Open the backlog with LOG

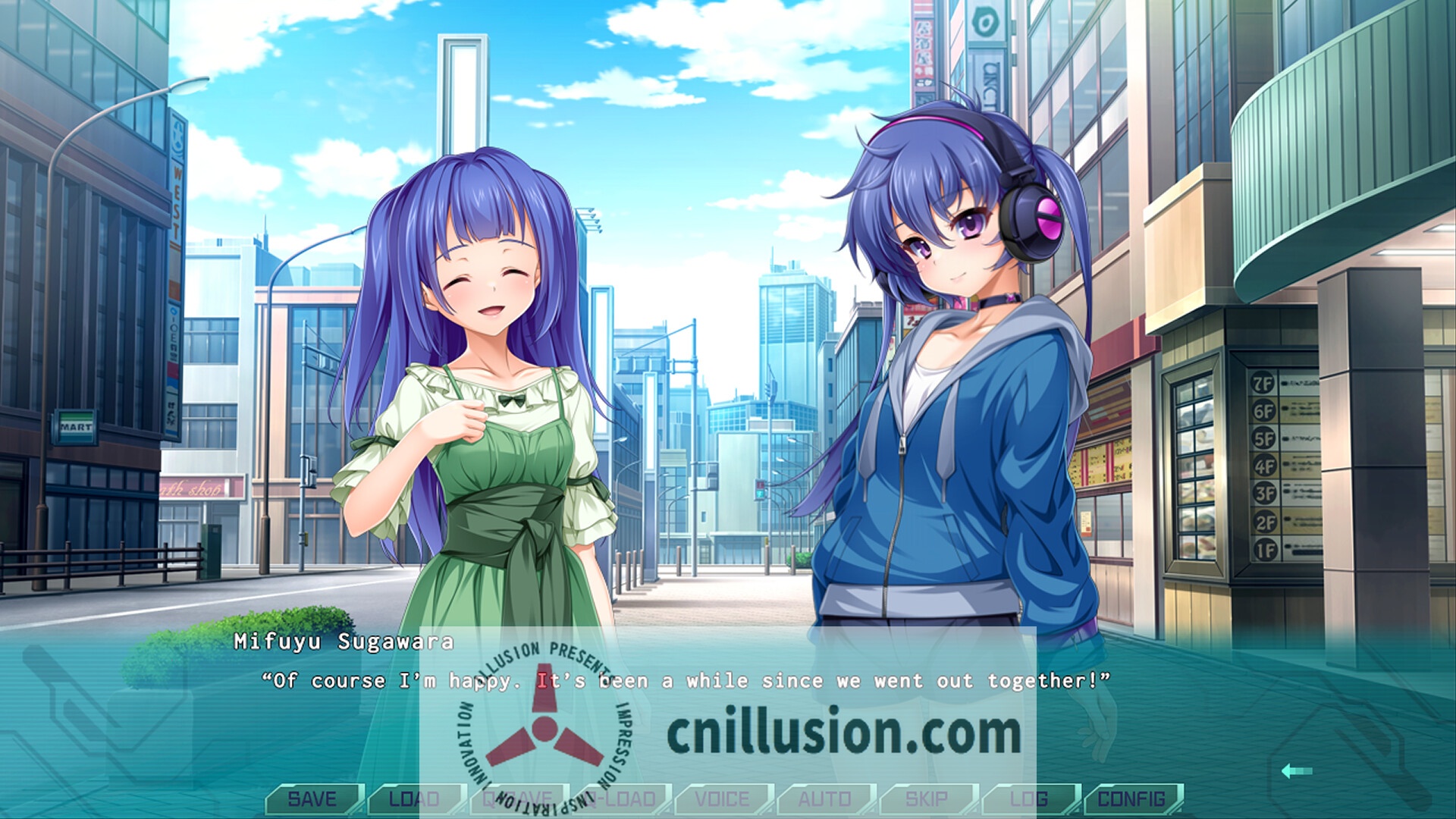coord(1031,798)
